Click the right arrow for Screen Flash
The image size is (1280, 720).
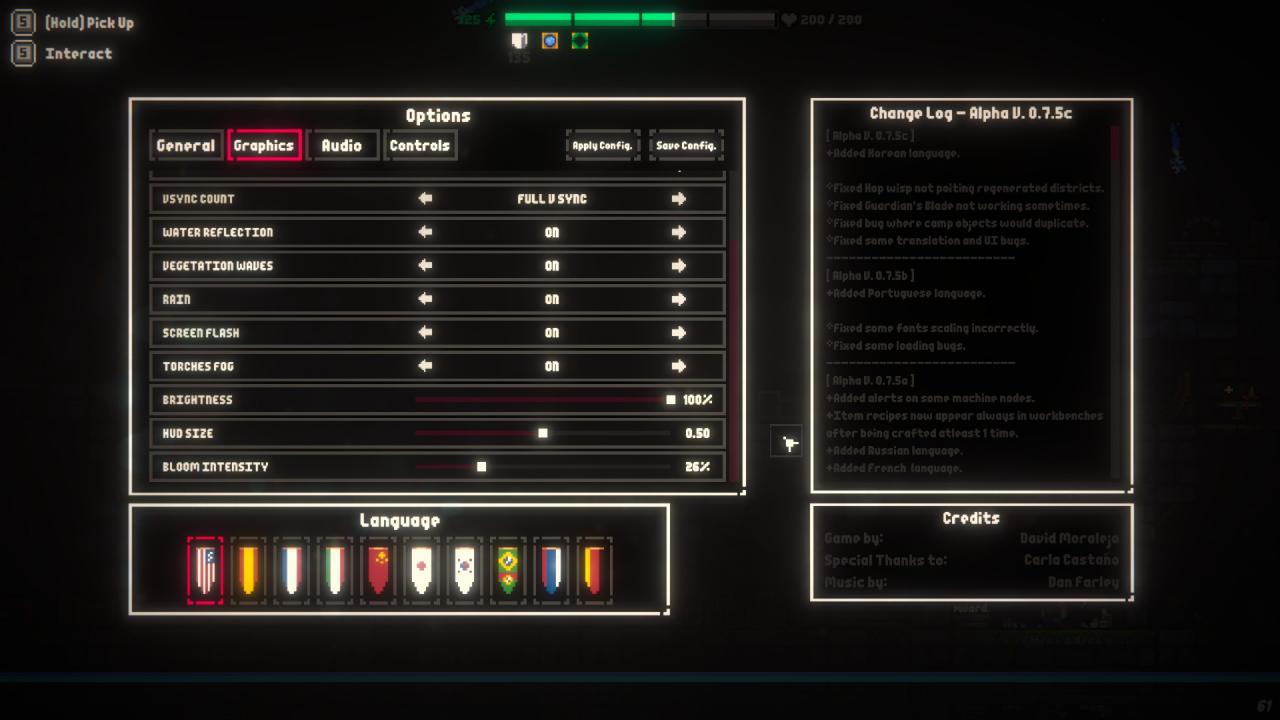click(679, 333)
